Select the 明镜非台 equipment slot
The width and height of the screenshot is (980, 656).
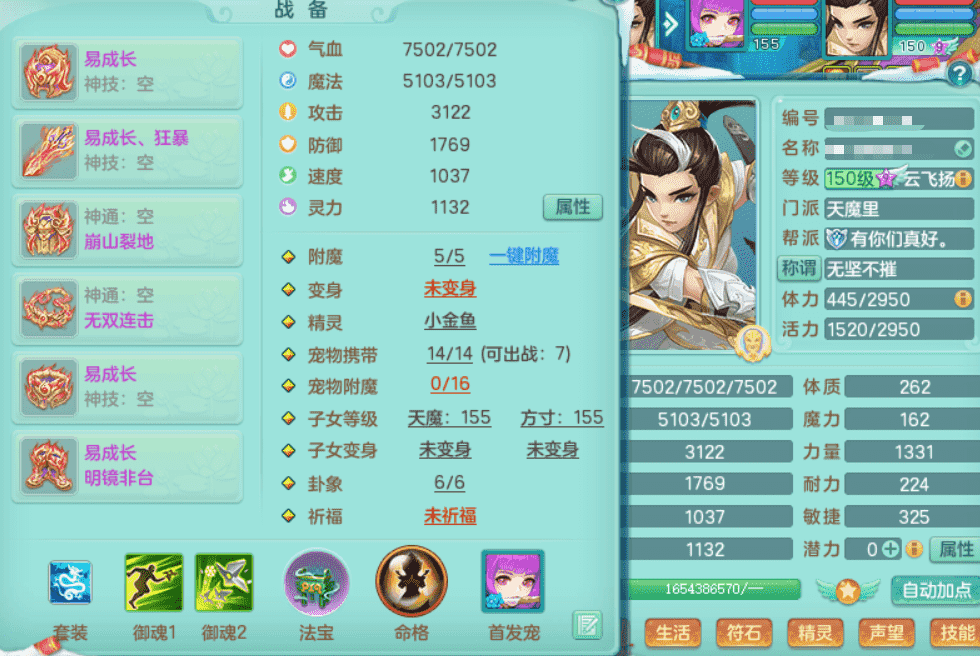[x=127, y=466]
